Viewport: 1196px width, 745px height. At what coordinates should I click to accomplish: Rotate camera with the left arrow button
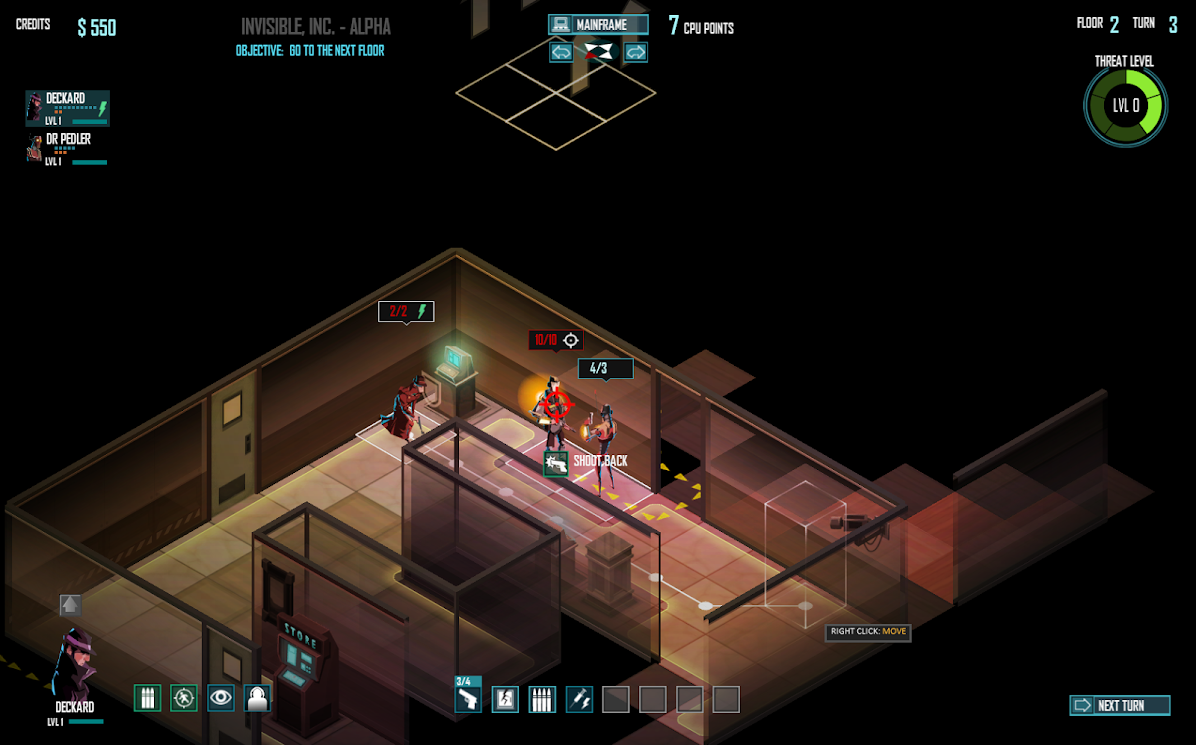click(x=561, y=52)
